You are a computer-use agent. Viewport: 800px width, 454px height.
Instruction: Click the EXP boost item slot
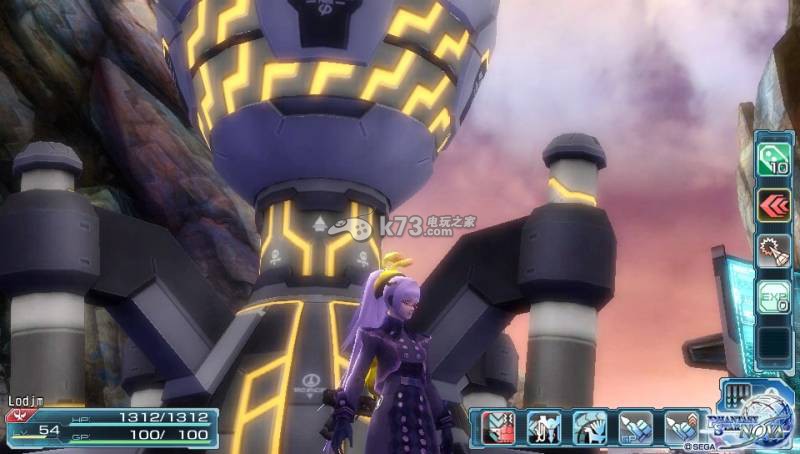[773, 297]
